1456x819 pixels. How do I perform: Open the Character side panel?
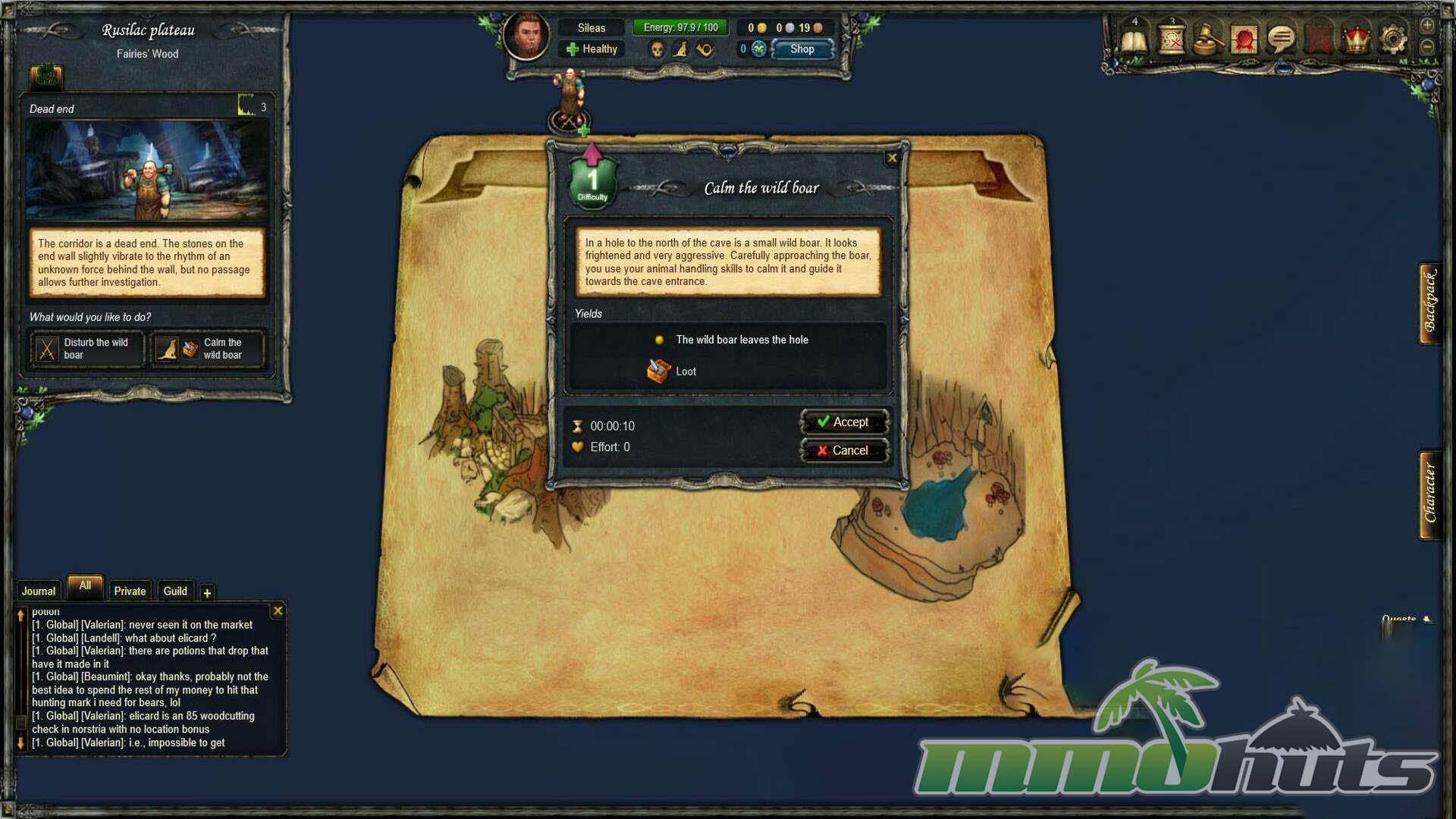point(1430,494)
